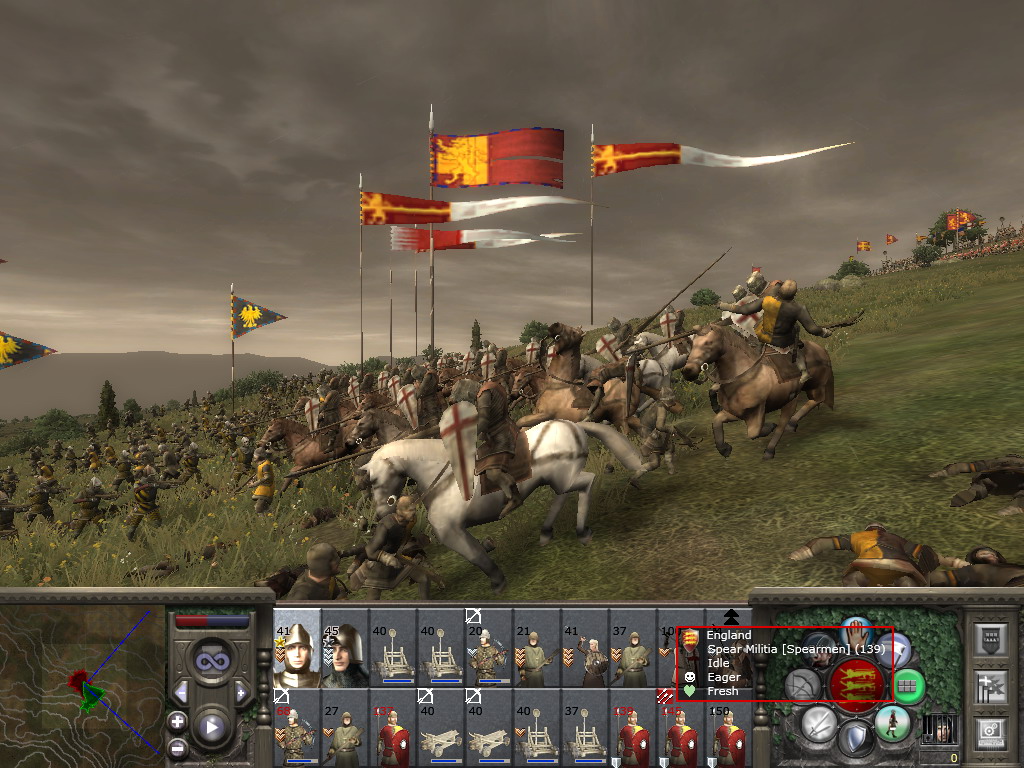Toggle the bow fire-at-will button

(802, 686)
